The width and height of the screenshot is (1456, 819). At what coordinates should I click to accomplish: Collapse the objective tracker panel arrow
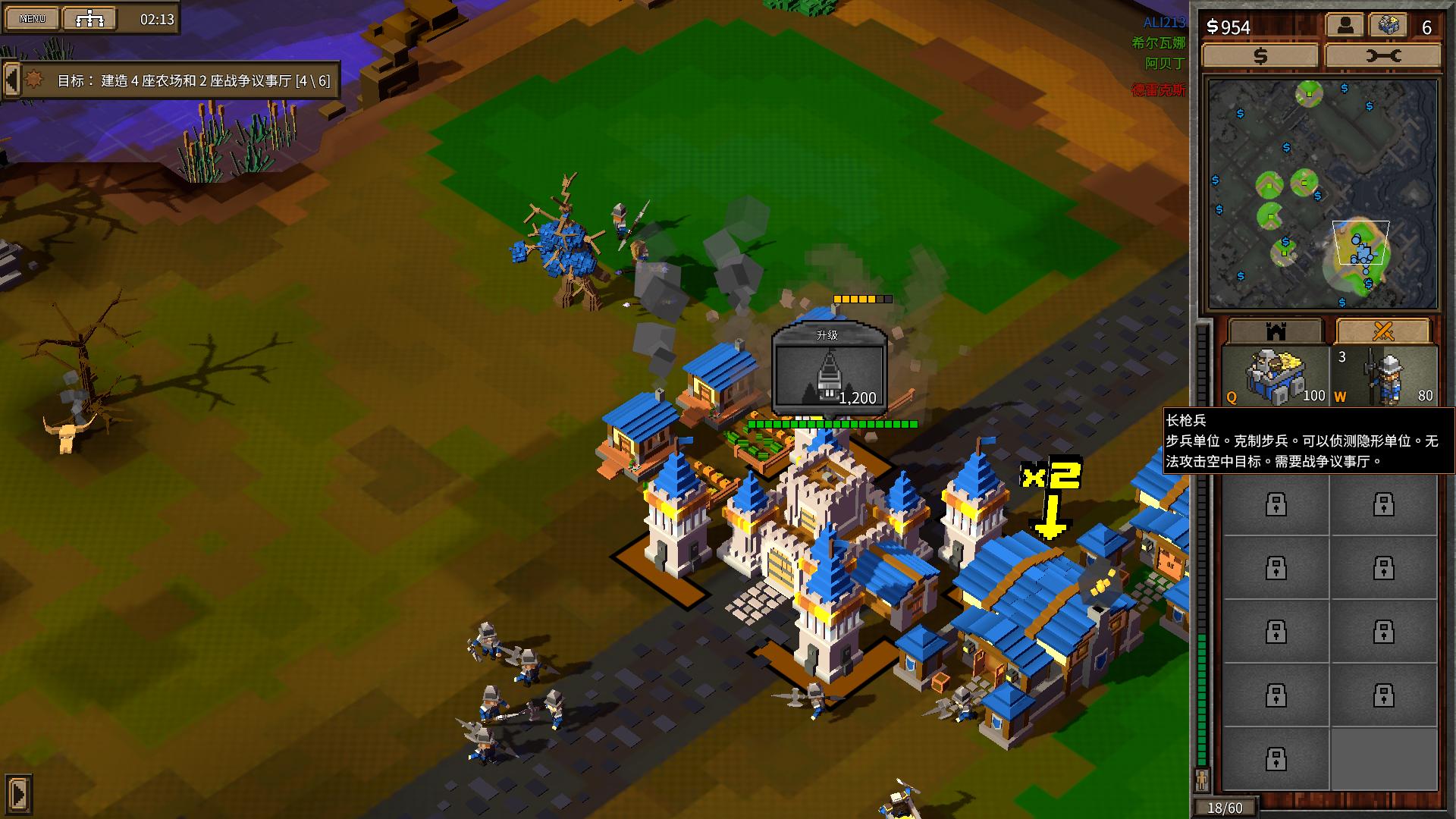11,79
